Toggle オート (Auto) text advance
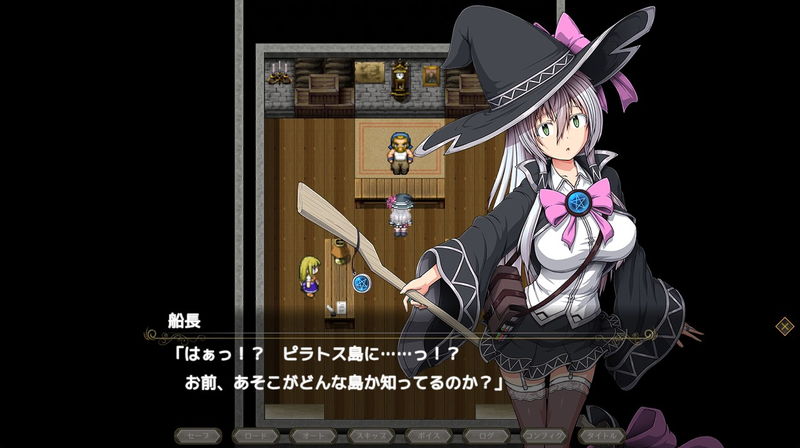 point(313,437)
